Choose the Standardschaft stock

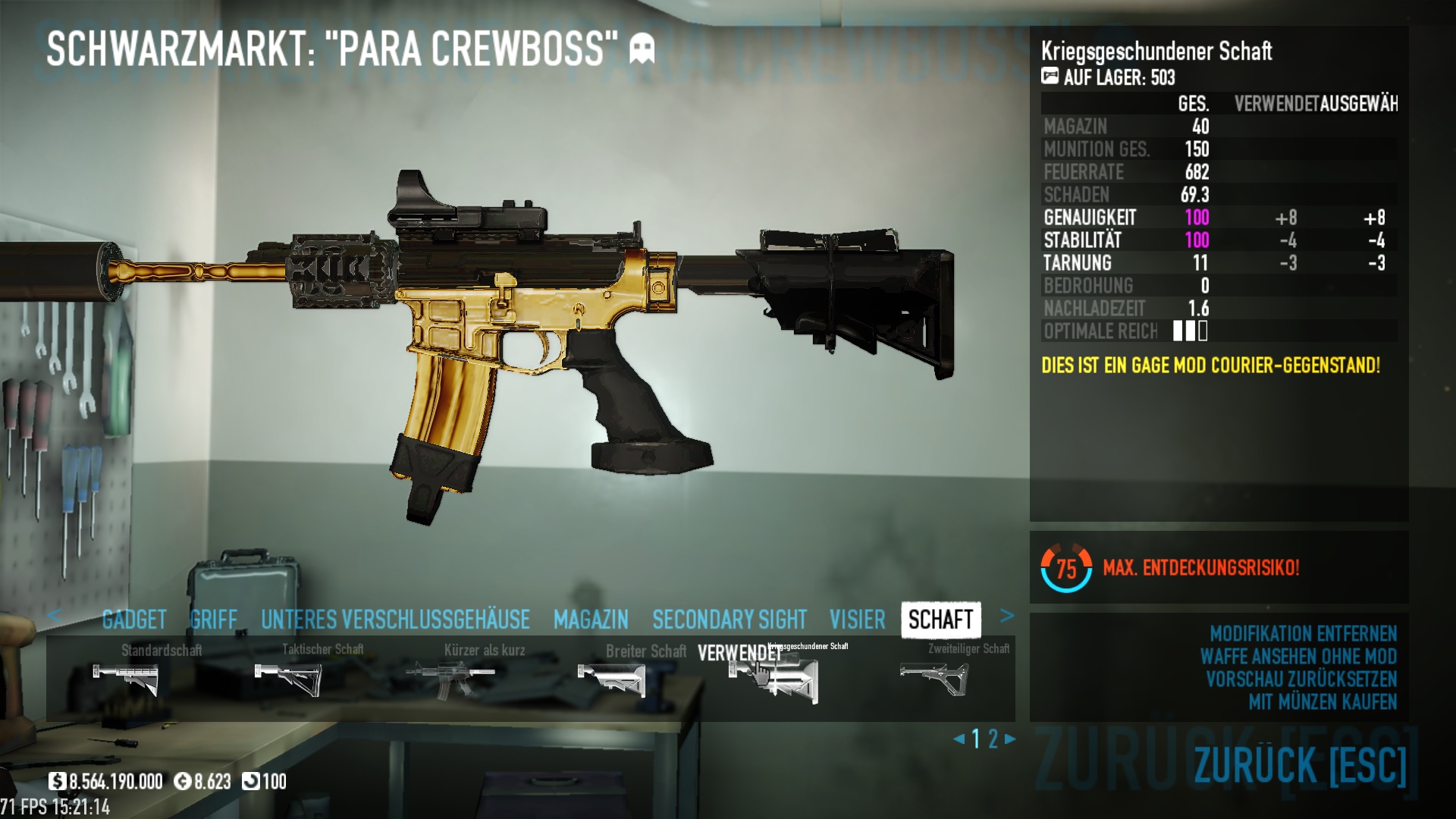[126, 678]
